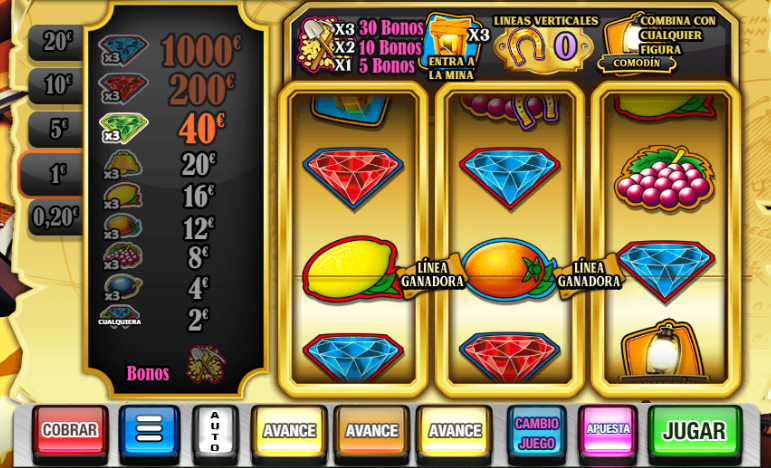Spin the reels with JUGAR
This screenshot has width=771, height=468.
(694, 430)
